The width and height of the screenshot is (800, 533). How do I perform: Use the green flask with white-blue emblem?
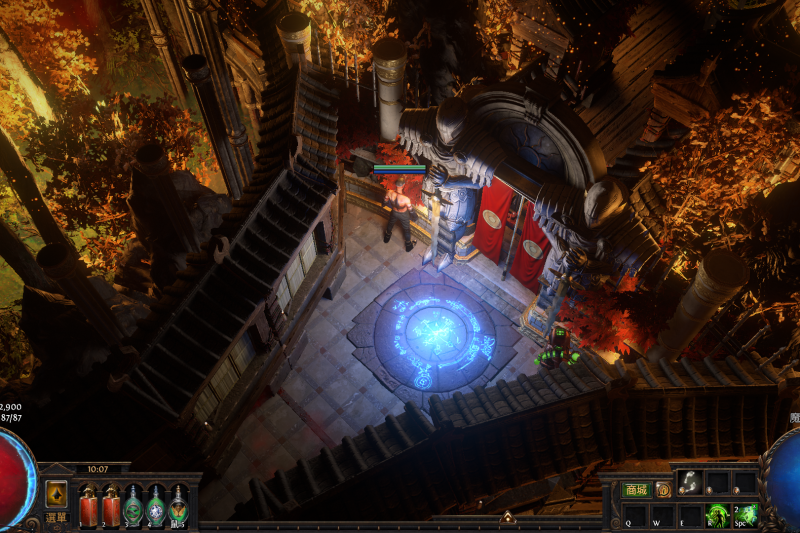tap(156, 504)
